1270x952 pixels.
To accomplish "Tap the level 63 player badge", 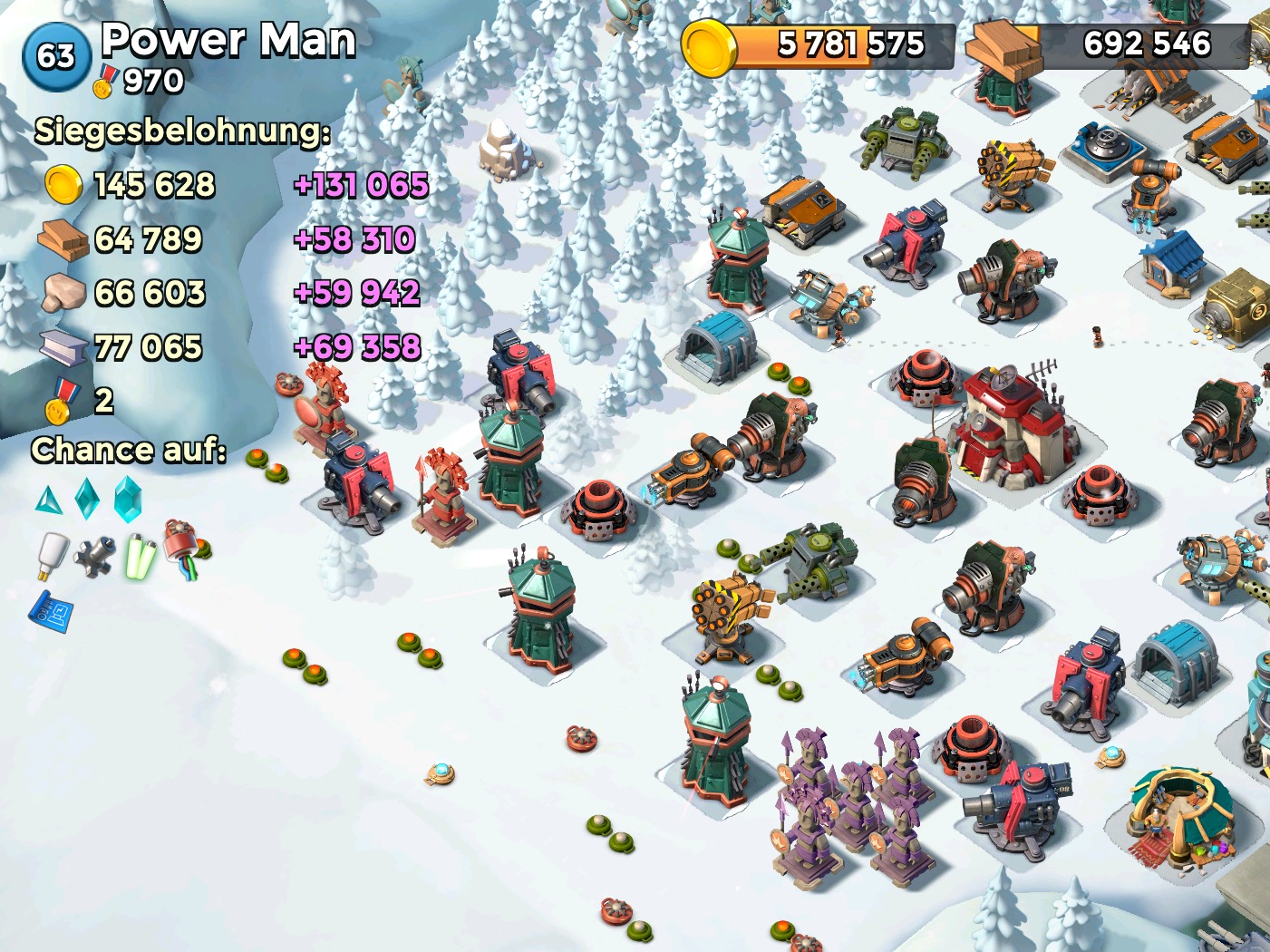I will (x=56, y=57).
